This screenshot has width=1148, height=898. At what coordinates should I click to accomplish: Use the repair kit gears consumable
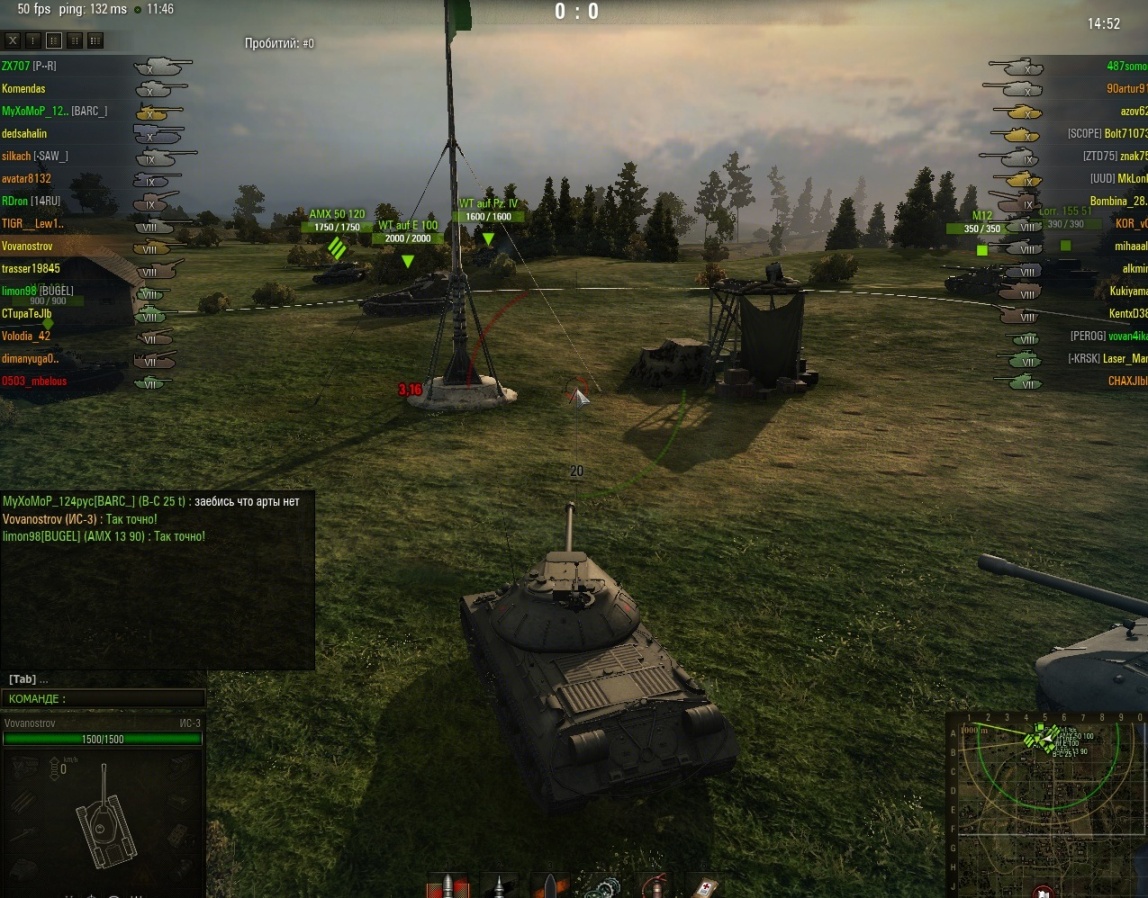click(602, 886)
